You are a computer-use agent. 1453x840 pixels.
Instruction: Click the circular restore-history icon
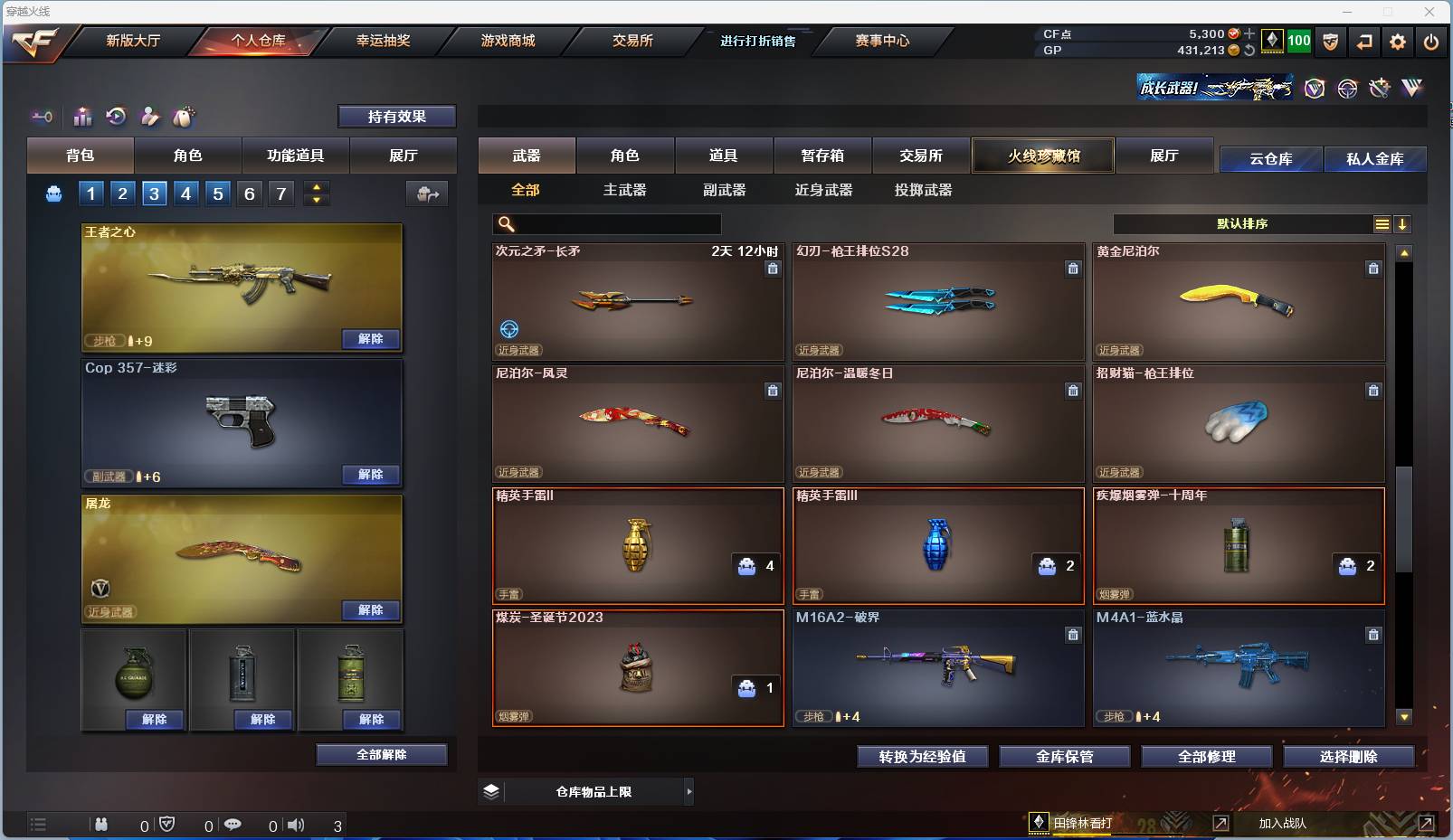(x=117, y=117)
